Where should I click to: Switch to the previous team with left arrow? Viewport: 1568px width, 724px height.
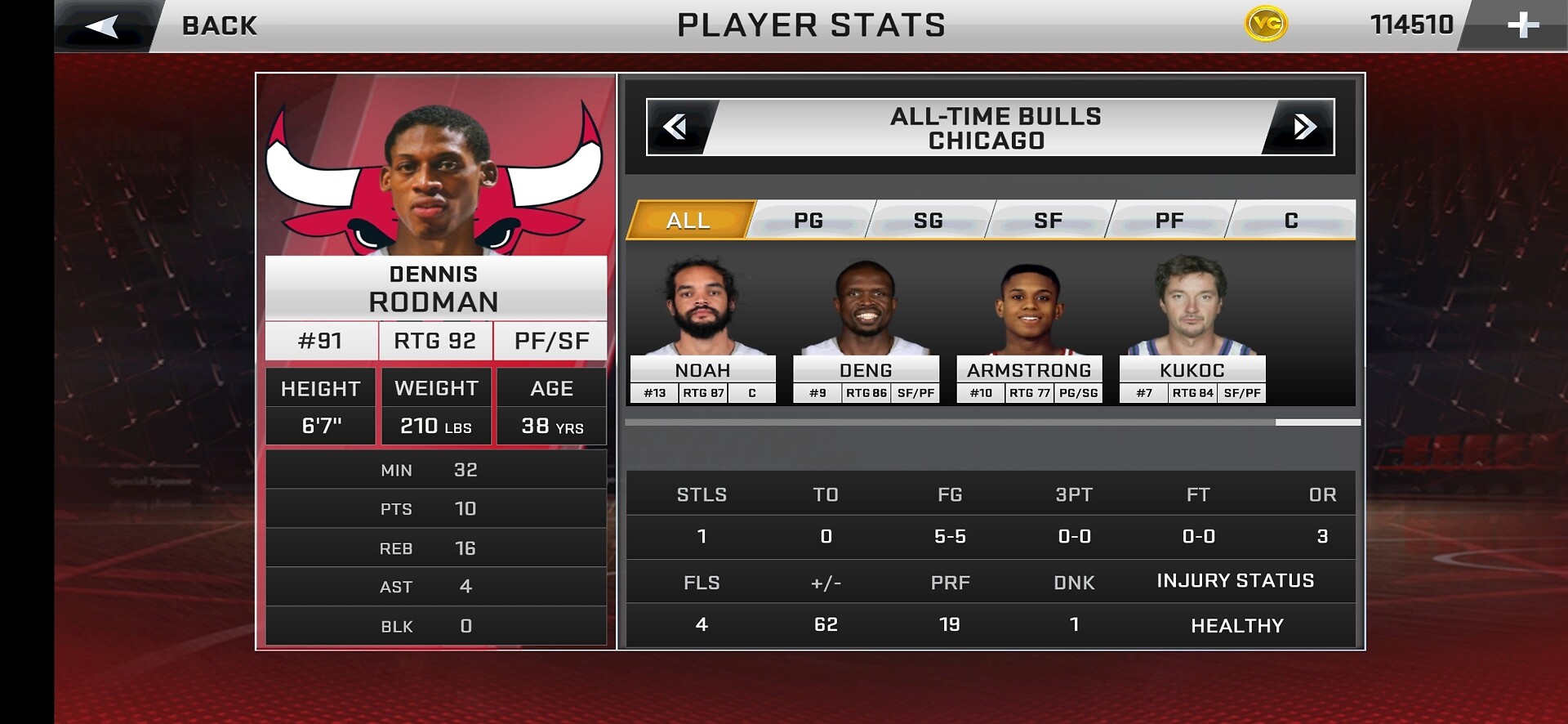(676, 127)
